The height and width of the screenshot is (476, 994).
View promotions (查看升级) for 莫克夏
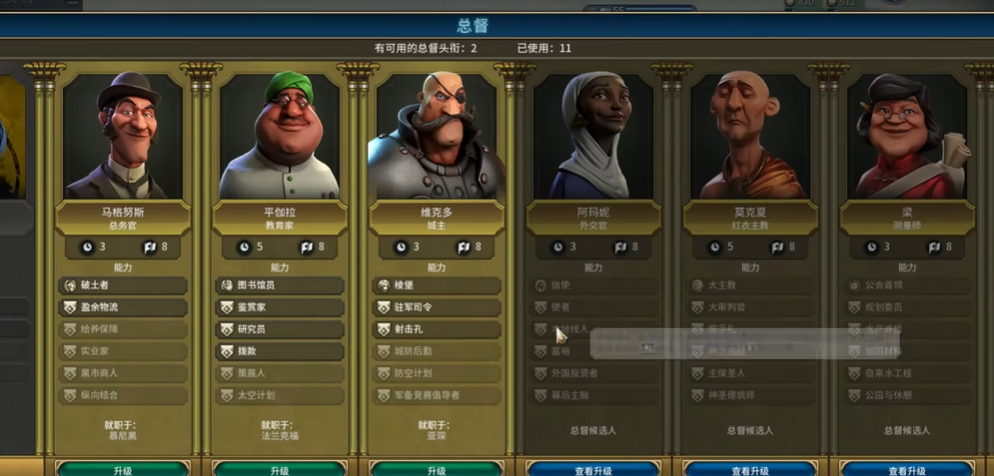click(751, 469)
